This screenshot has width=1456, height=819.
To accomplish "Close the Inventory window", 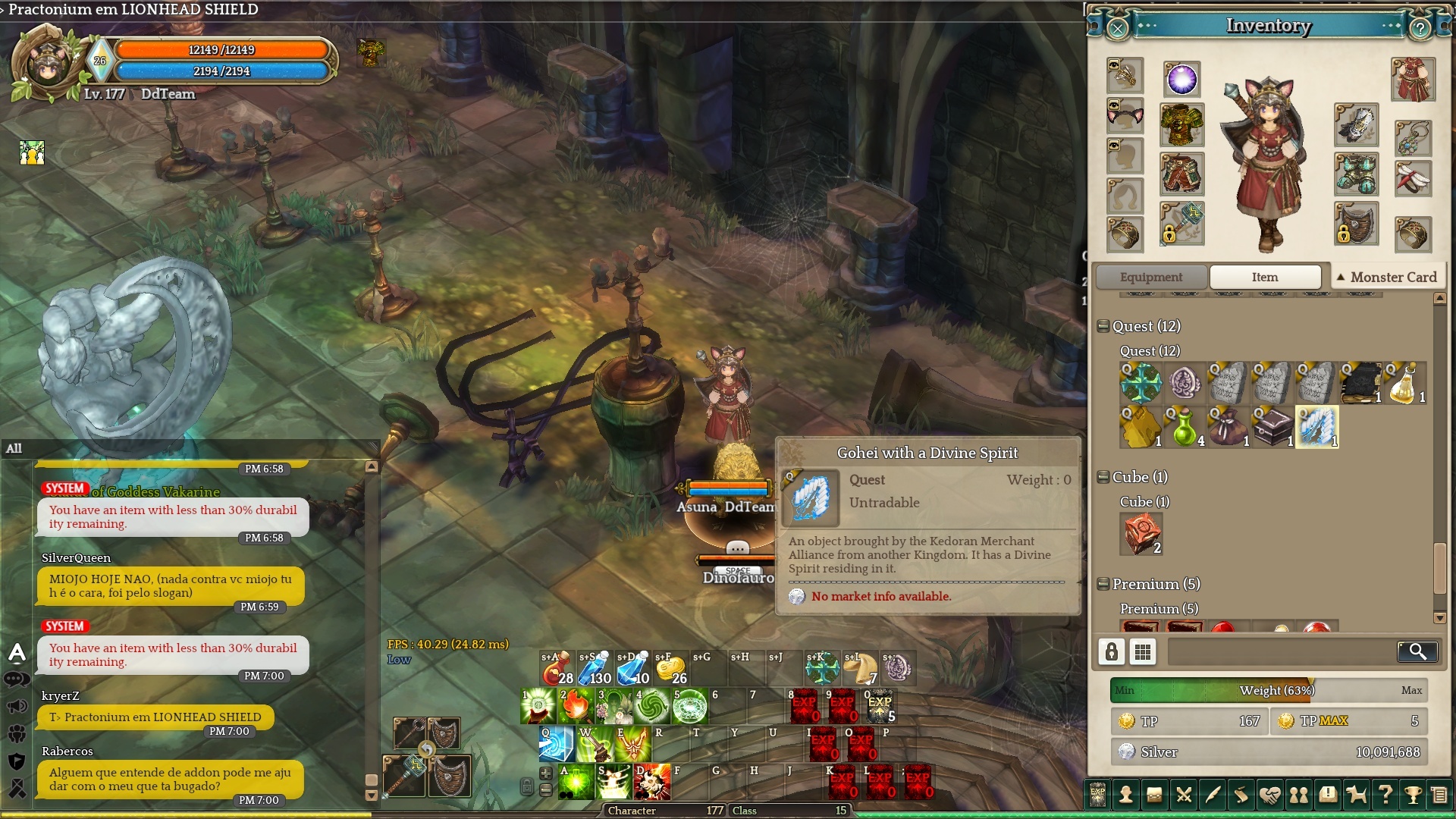I will tap(1118, 29).
